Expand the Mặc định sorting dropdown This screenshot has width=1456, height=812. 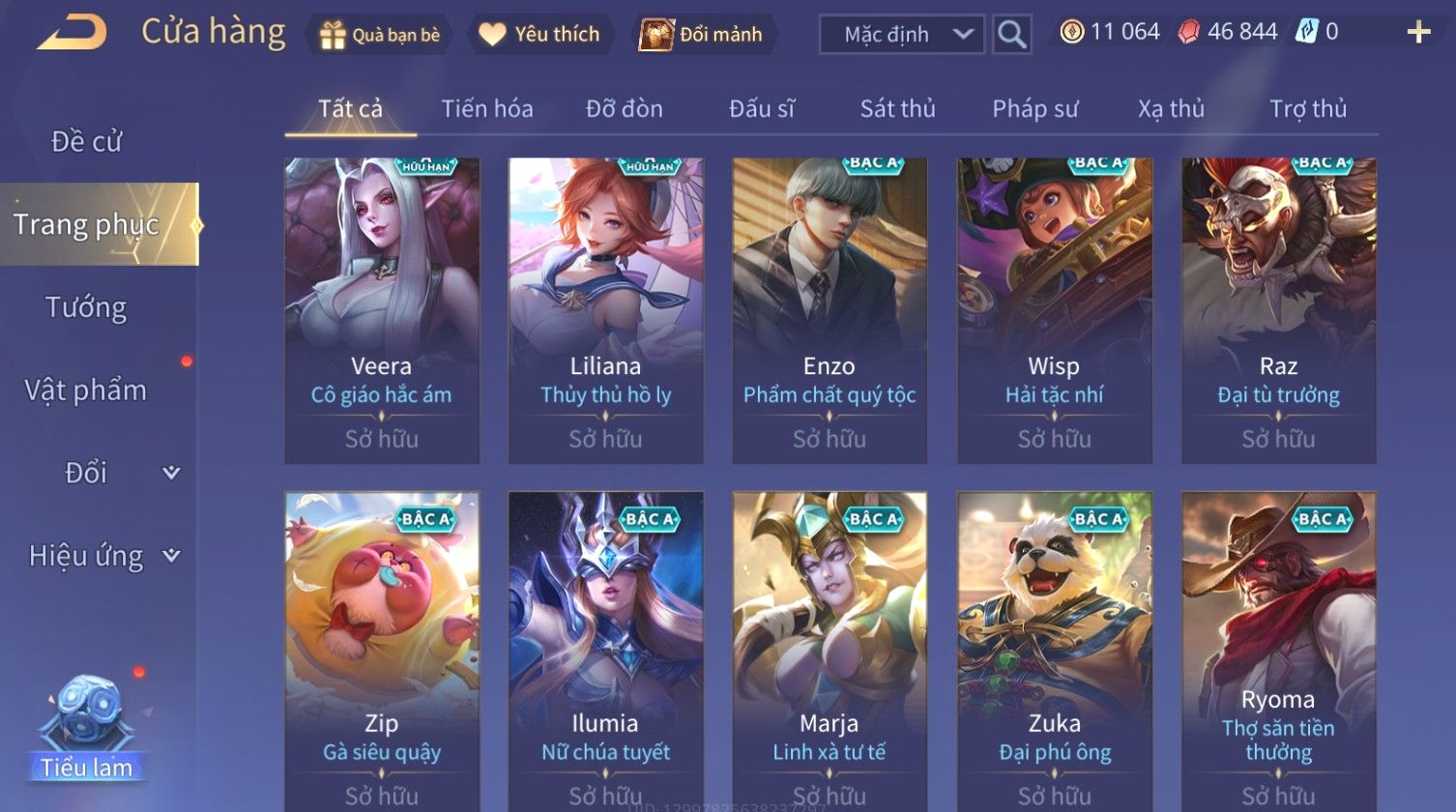point(902,35)
